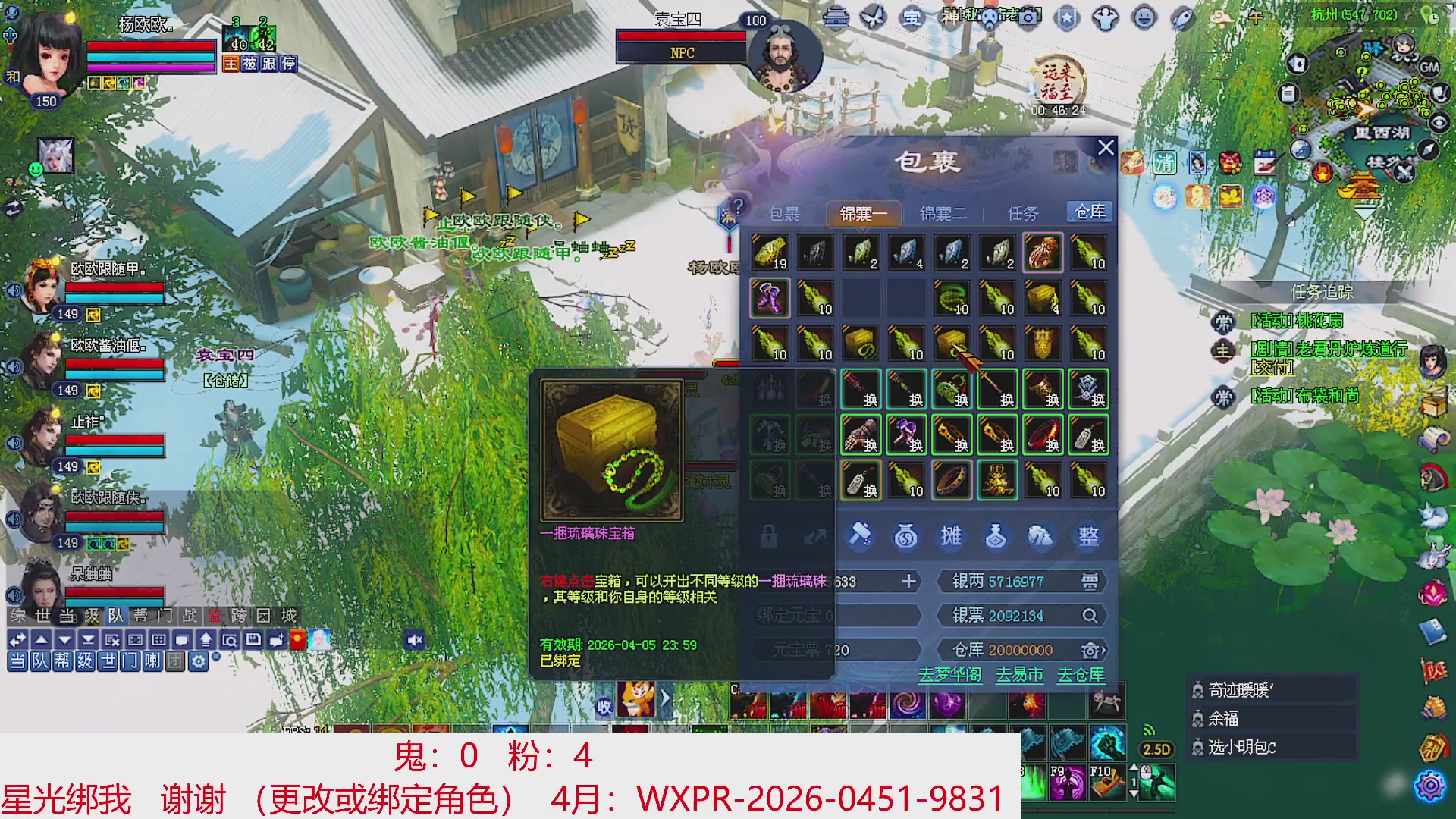Image resolution: width=1456 pixels, height=819 pixels.
Task: Open chat settings via the gear icon
Action: point(199,661)
